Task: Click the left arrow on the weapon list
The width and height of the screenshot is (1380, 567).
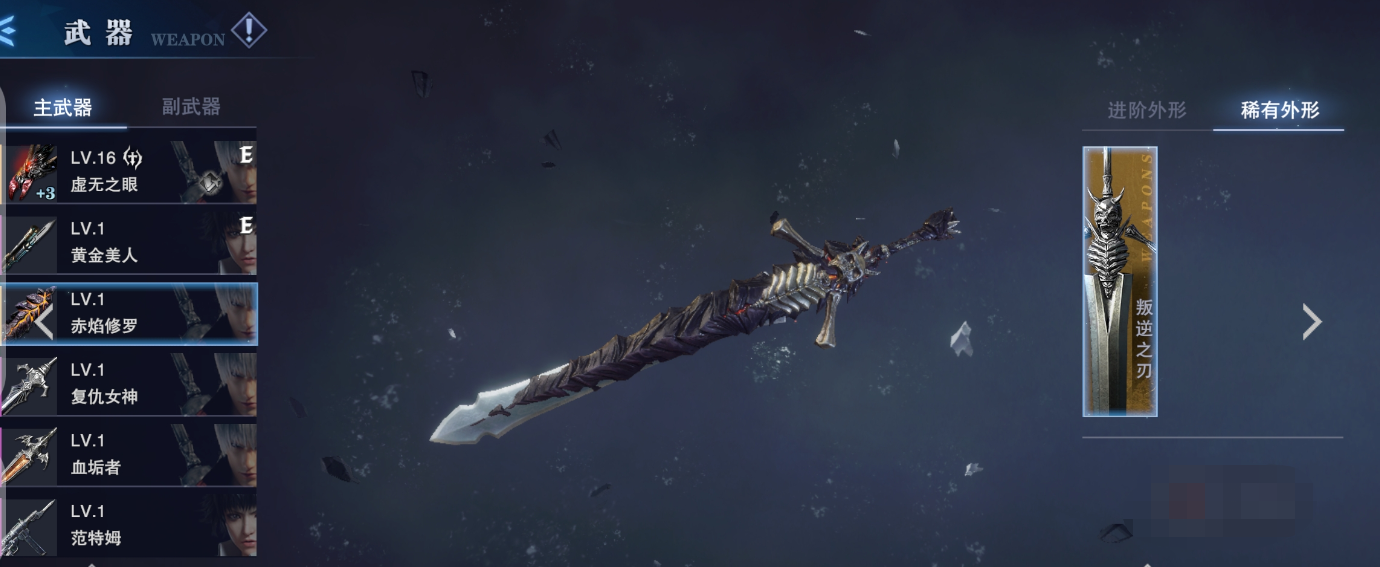Action: (x=43, y=322)
